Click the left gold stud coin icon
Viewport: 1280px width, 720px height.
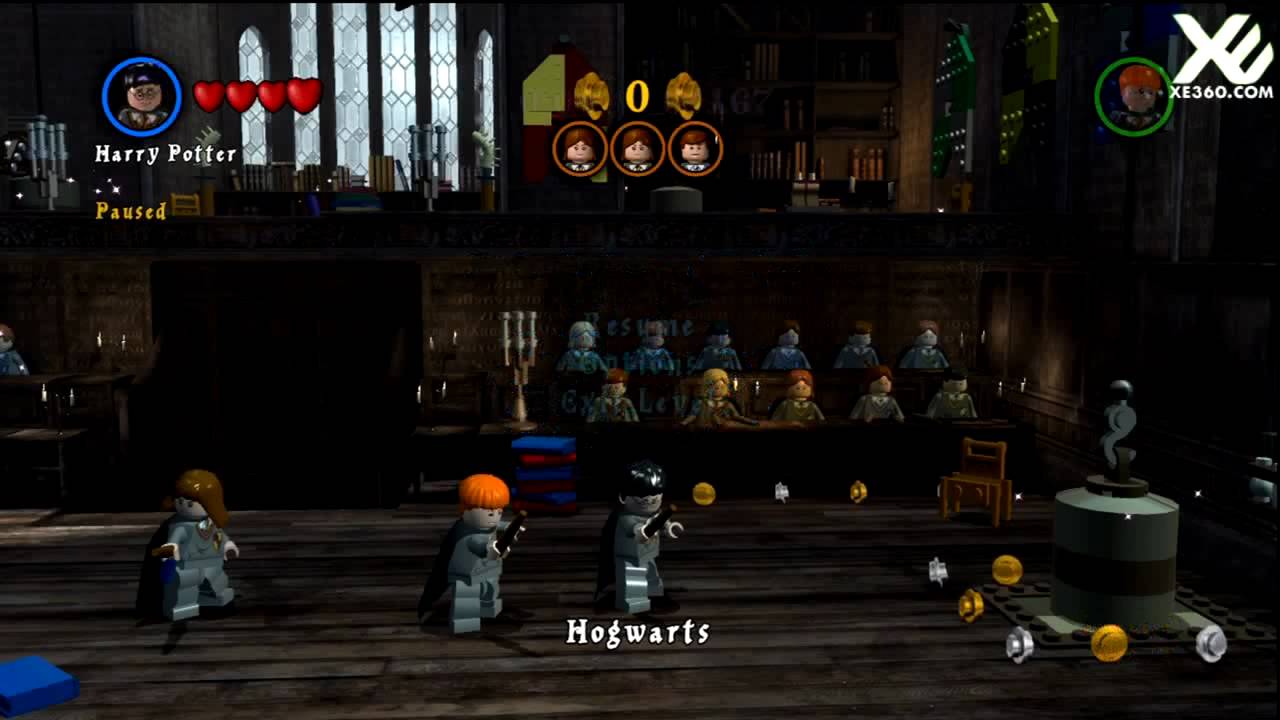coord(590,92)
